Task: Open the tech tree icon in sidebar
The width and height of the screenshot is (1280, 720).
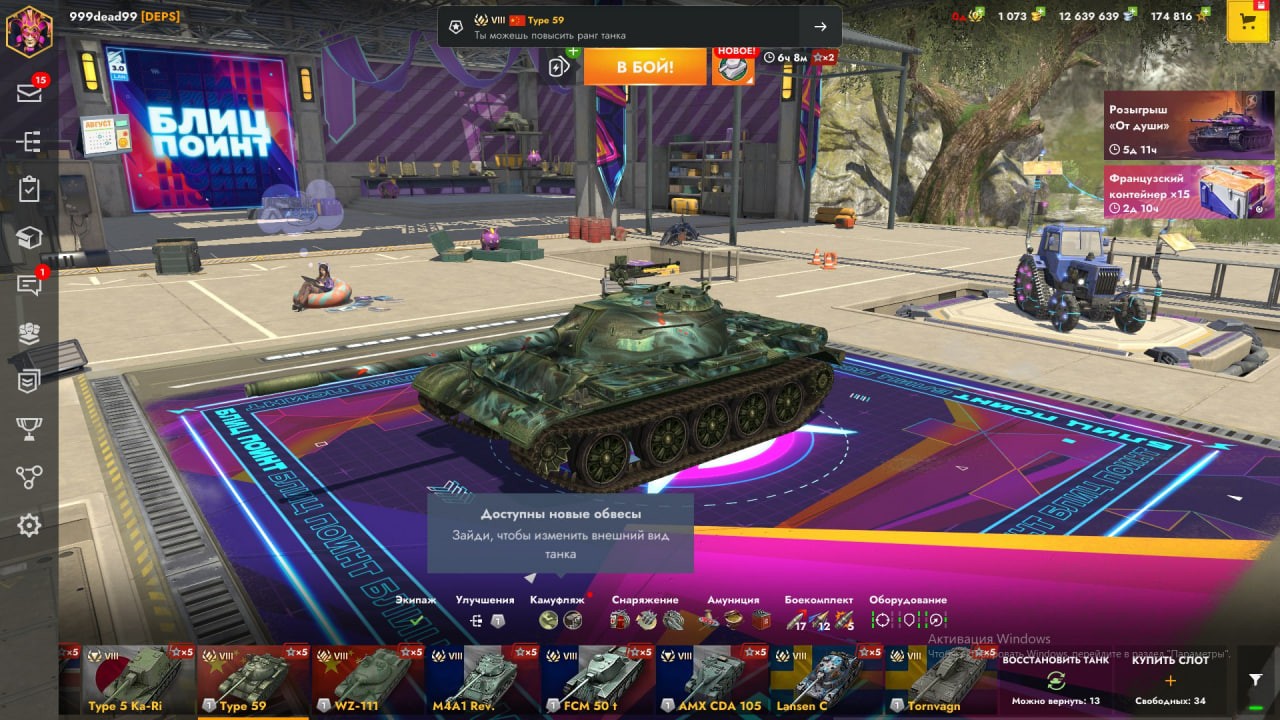Action: (x=29, y=142)
